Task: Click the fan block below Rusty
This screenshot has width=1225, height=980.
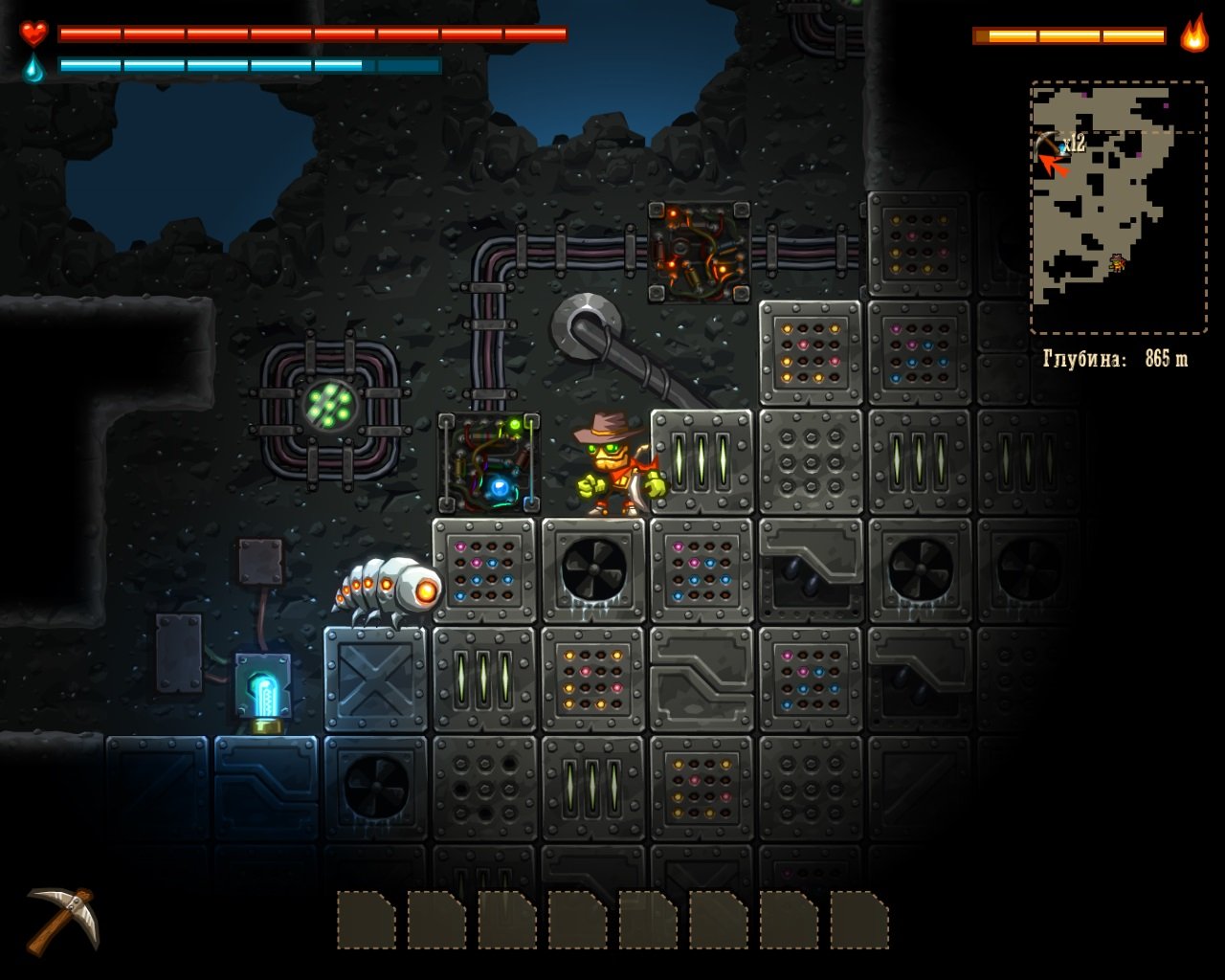Action: point(593,571)
